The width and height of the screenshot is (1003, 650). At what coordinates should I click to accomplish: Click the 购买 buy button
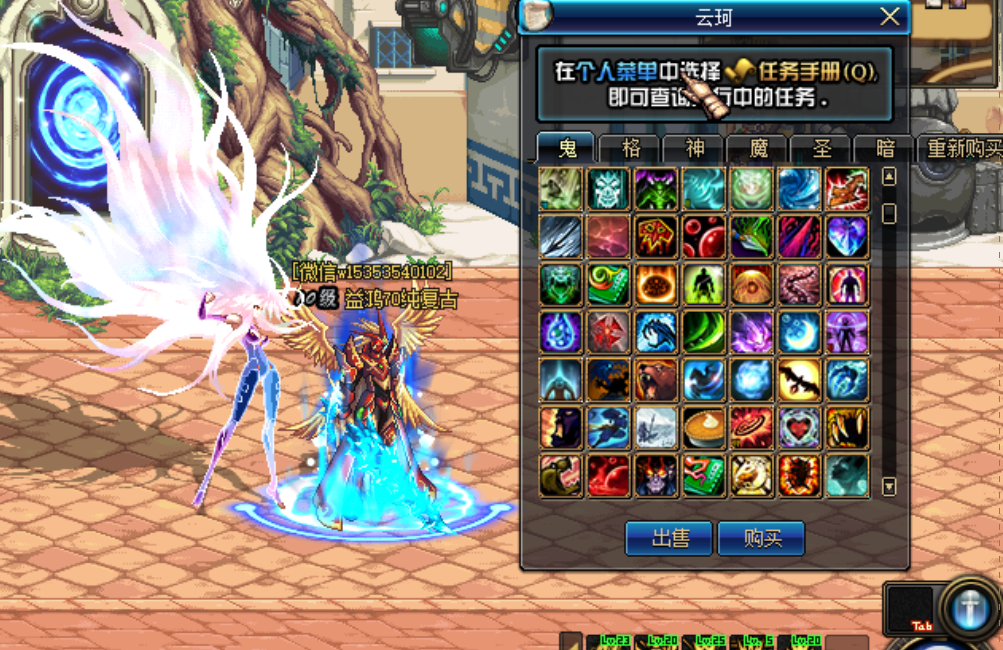(761, 539)
